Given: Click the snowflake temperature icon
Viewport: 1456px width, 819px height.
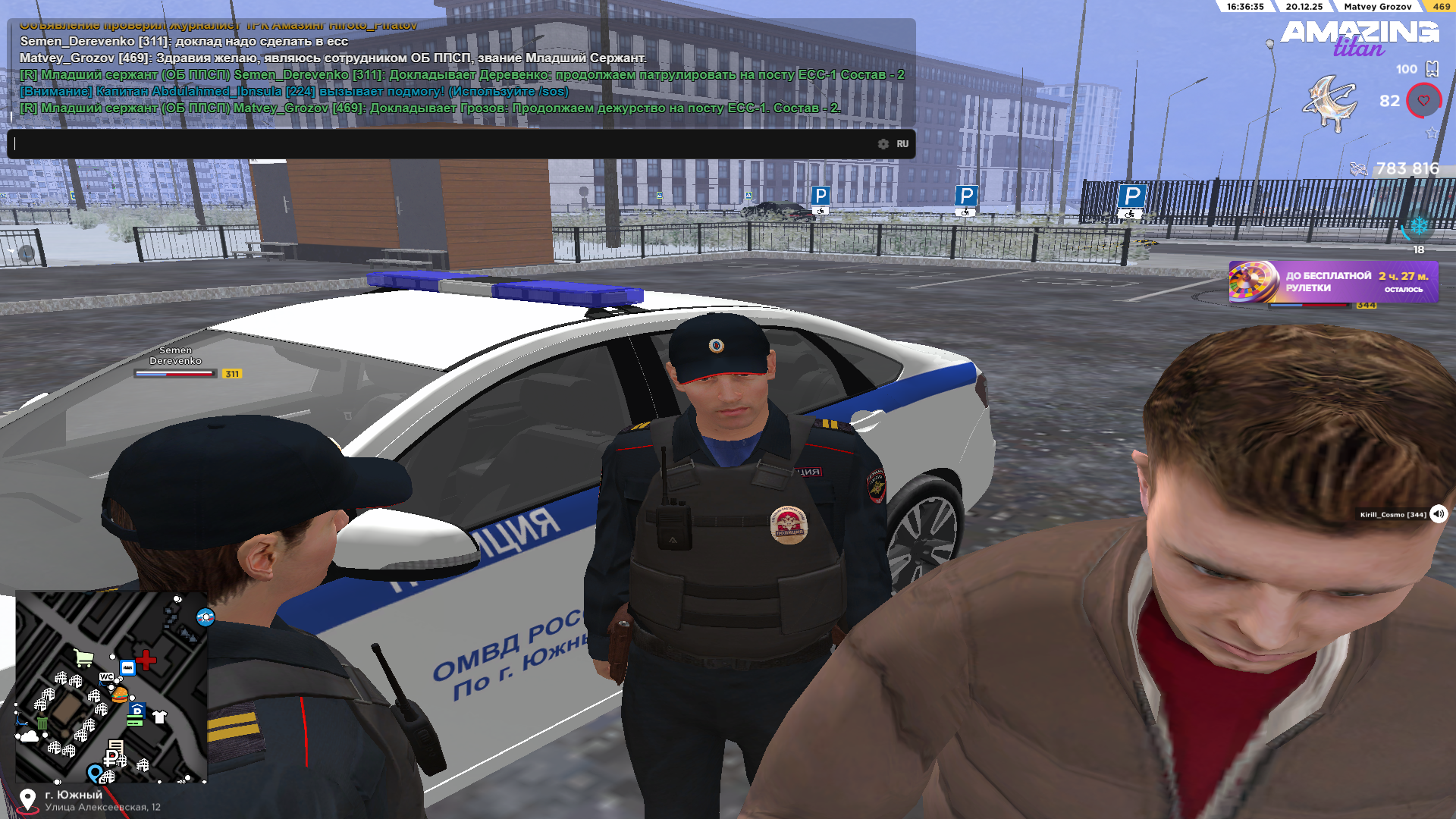Looking at the screenshot, I should [1419, 226].
